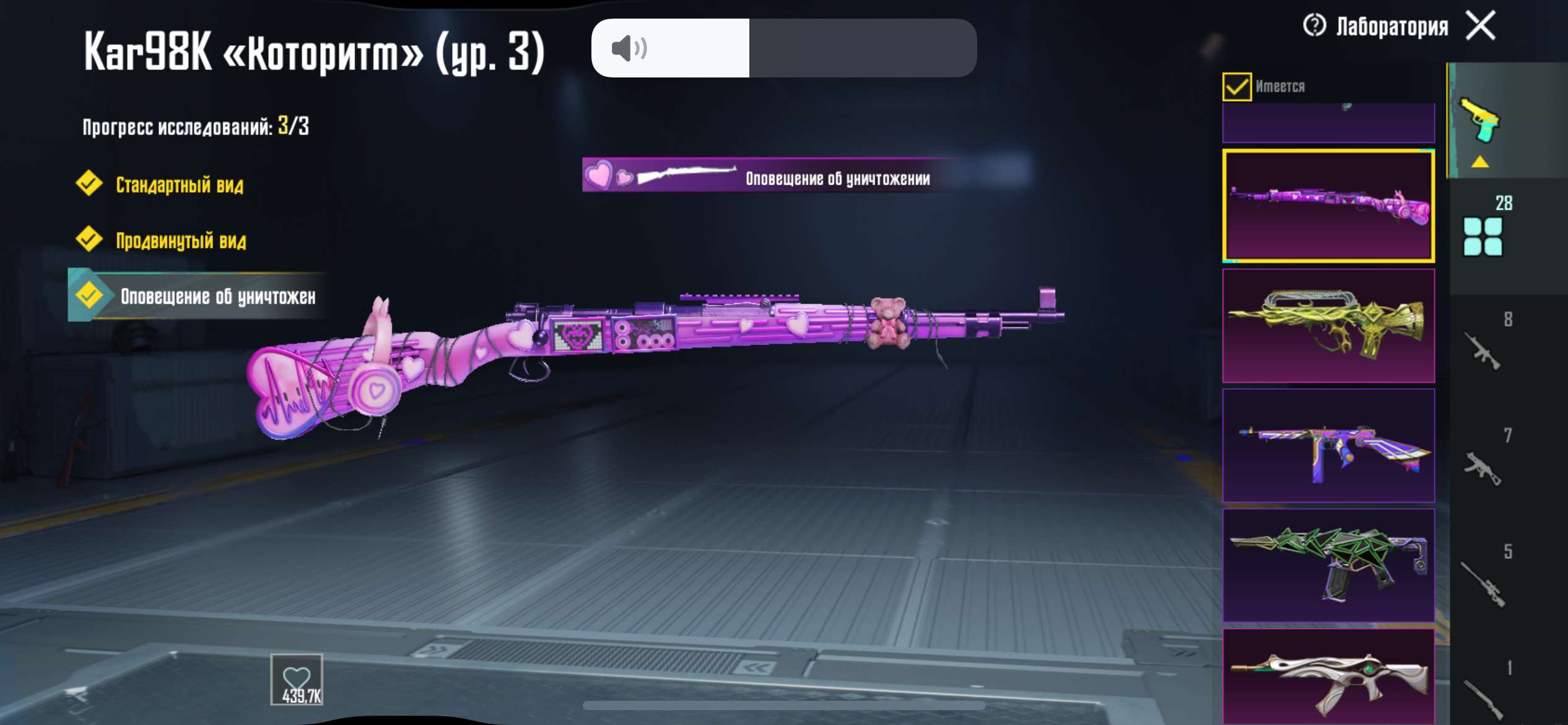The image size is (1568, 725).
Task: Like the skin via heart button
Action: click(297, 680)
